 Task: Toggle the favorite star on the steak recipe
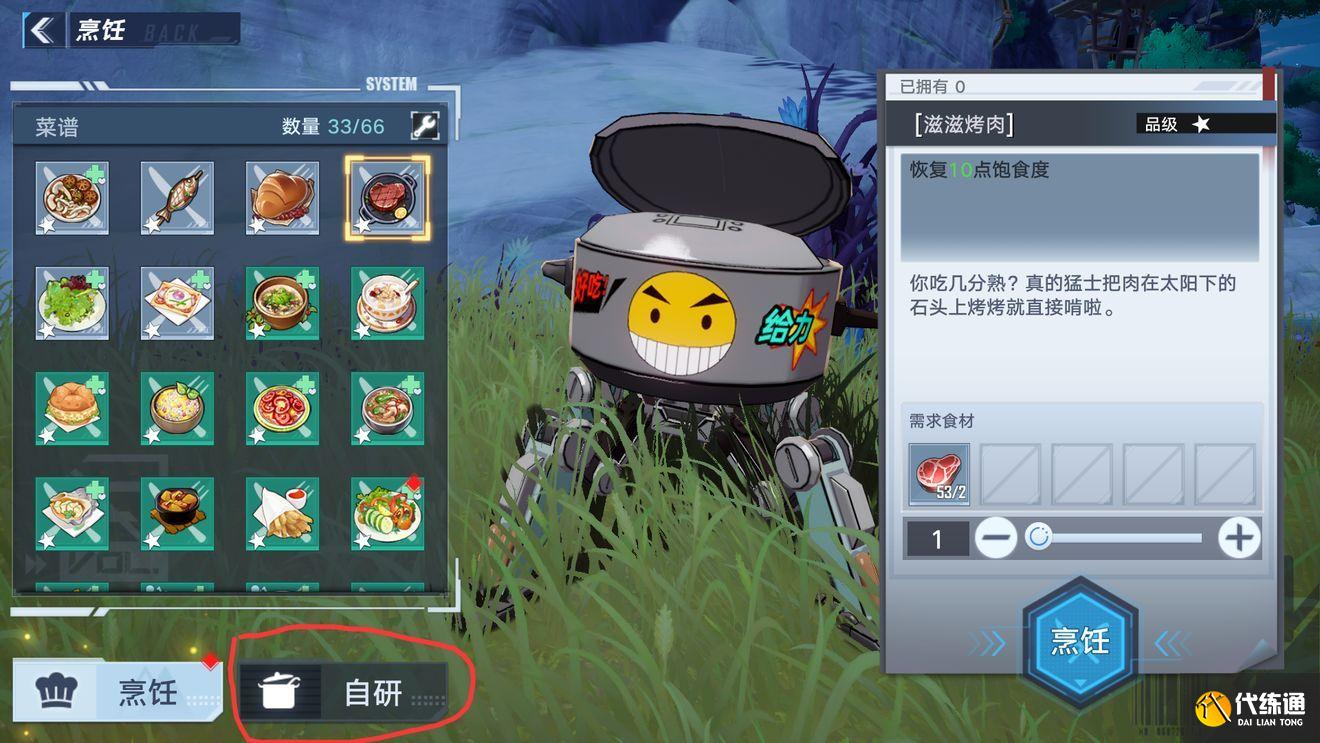click(x=362, y=228)
